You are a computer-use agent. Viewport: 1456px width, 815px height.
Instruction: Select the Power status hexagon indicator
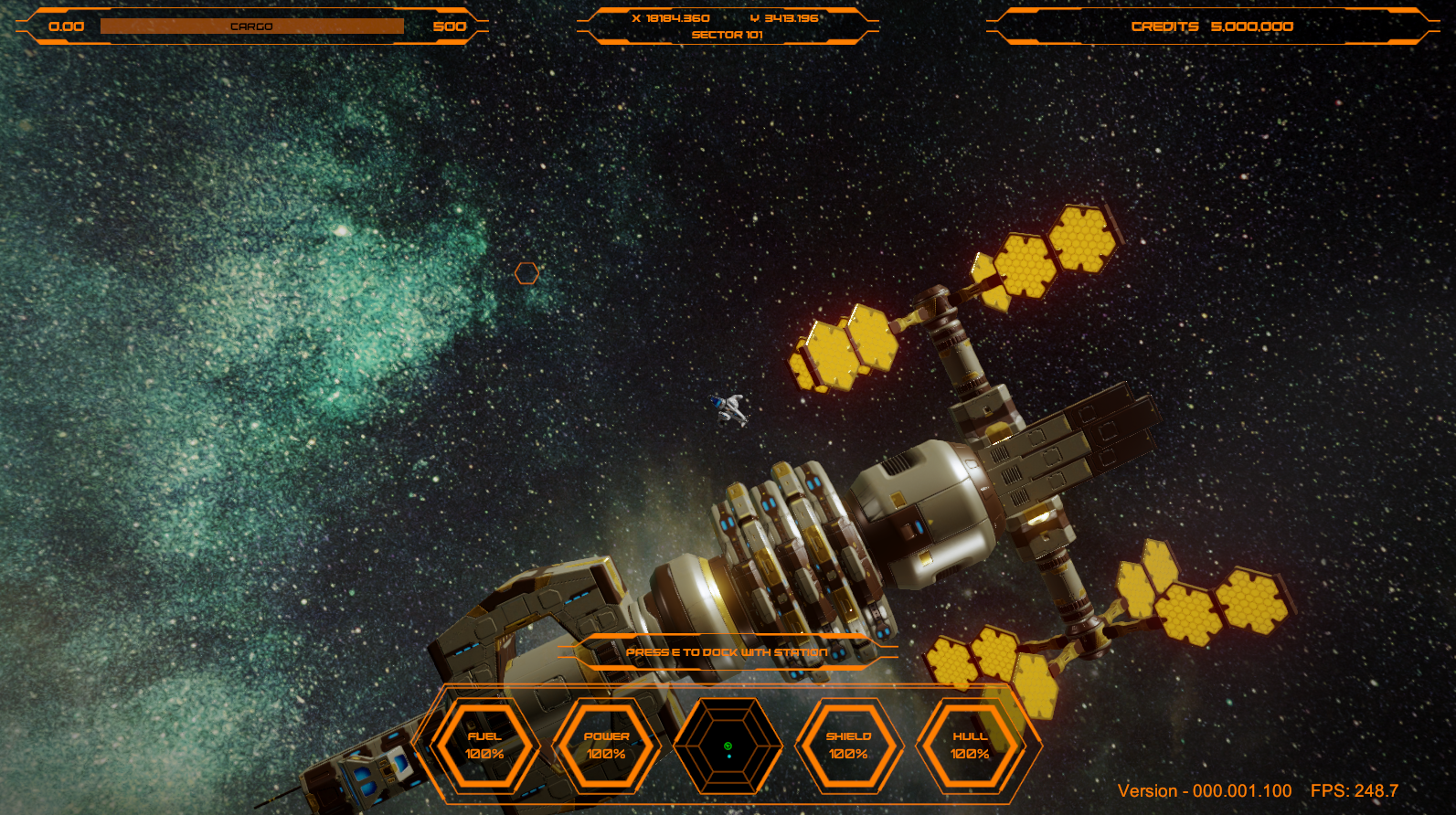coord(606,743)
